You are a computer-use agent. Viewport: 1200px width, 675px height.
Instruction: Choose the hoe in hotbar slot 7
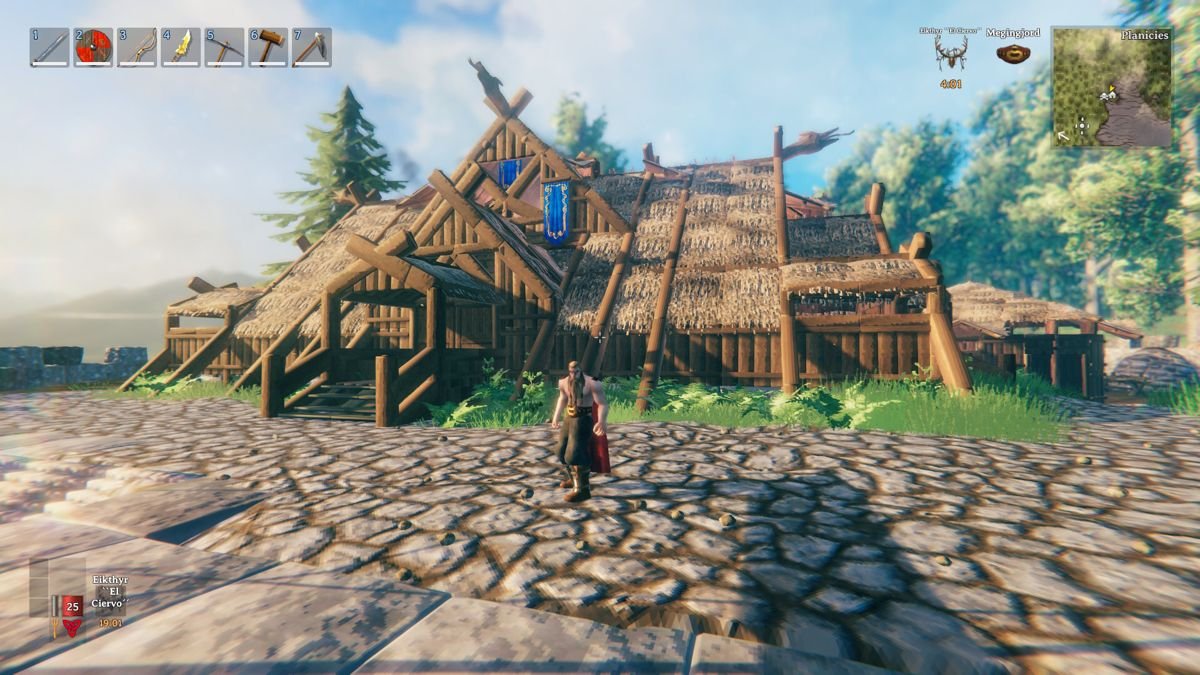pyautogui.click(x=312, y=47)
